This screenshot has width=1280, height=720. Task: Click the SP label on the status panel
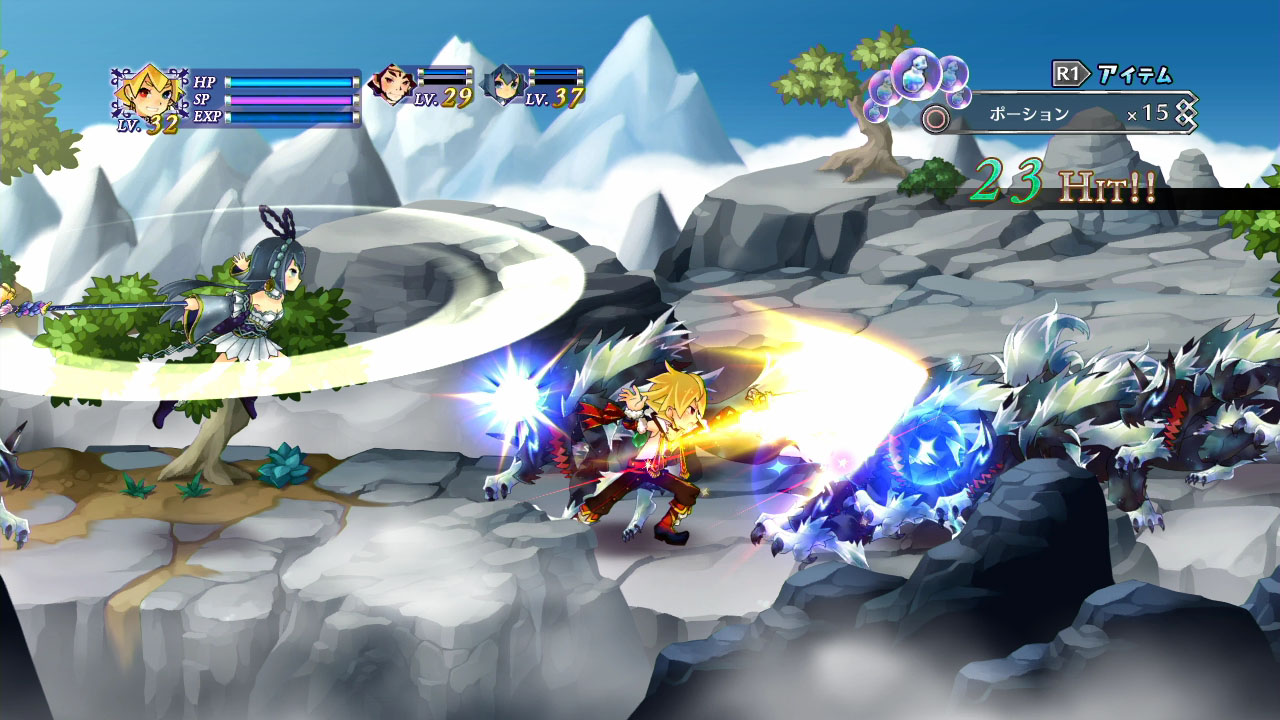coord(203,100)
